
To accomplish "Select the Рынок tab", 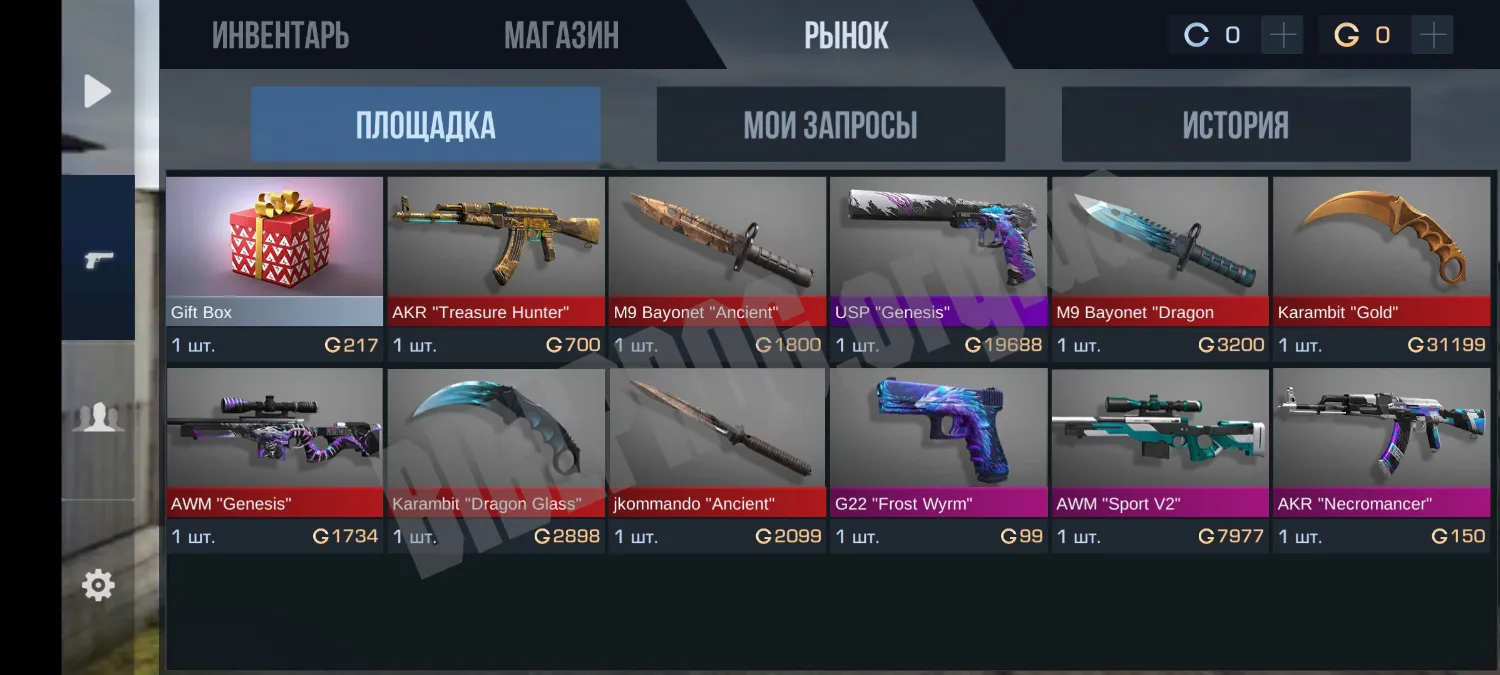I will coord(846,36).
